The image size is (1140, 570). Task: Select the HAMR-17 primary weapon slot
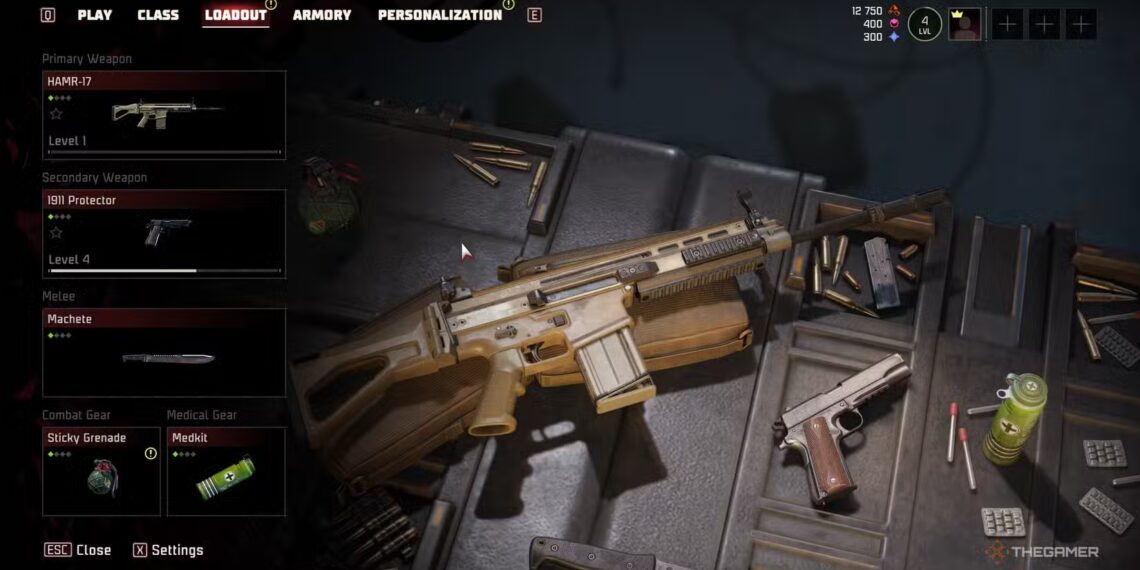pos(164,115)
